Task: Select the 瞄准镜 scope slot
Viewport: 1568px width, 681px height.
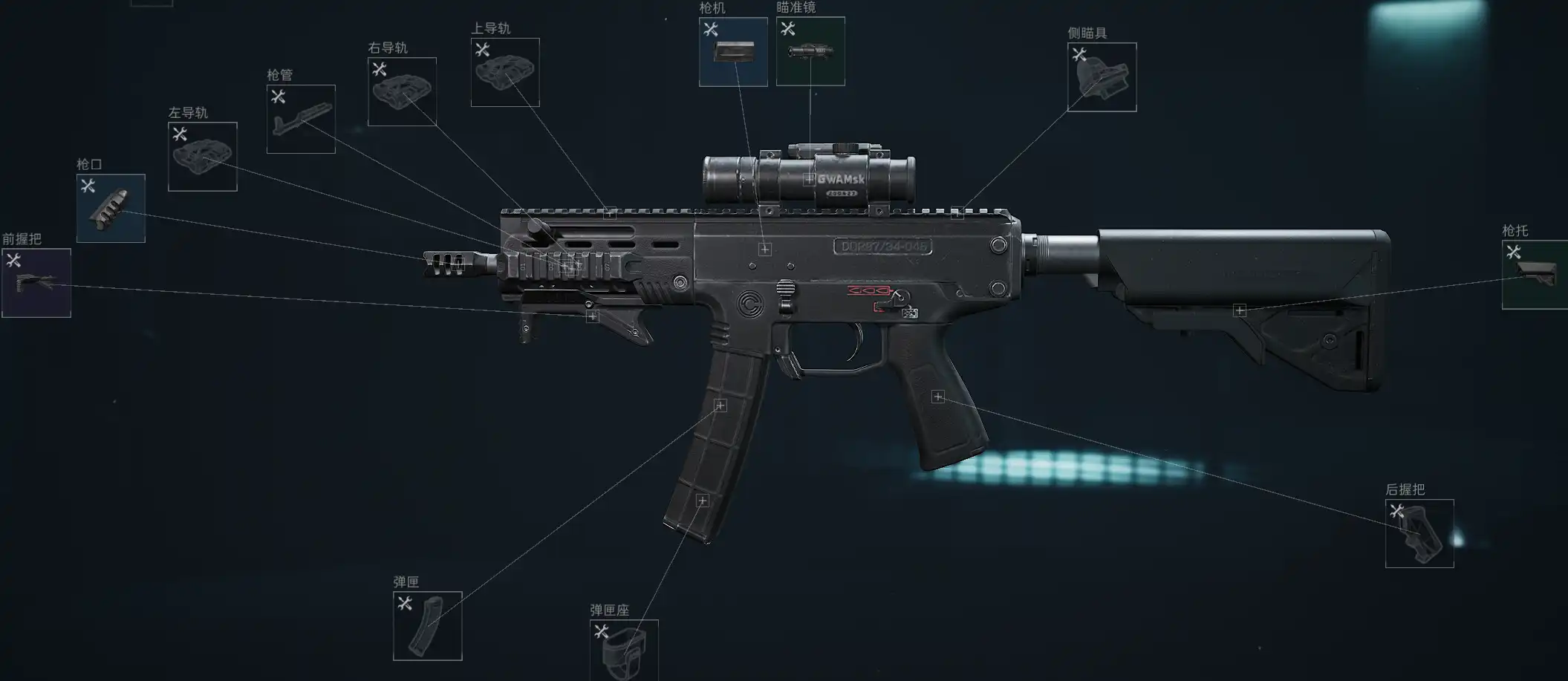Action: pos(810,52)
